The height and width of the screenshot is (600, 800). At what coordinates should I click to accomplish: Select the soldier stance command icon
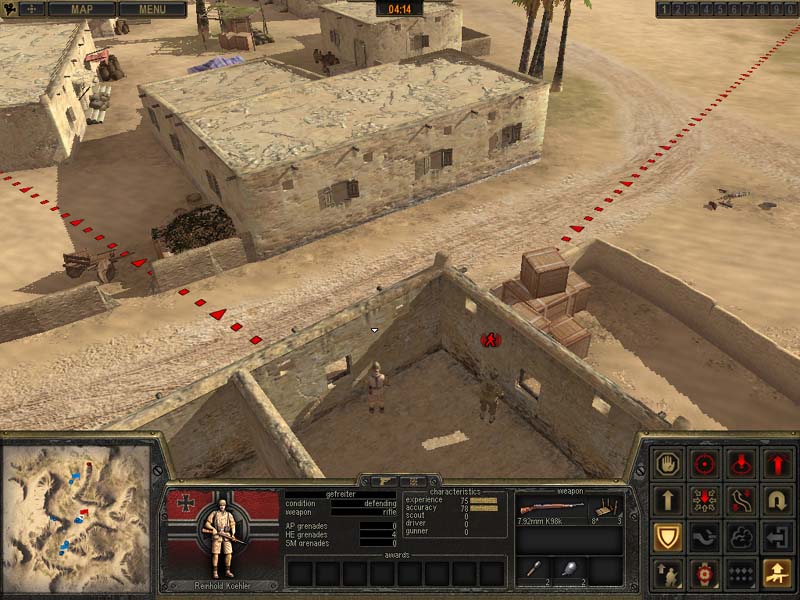pyautogui.click(x=669, y=573)
